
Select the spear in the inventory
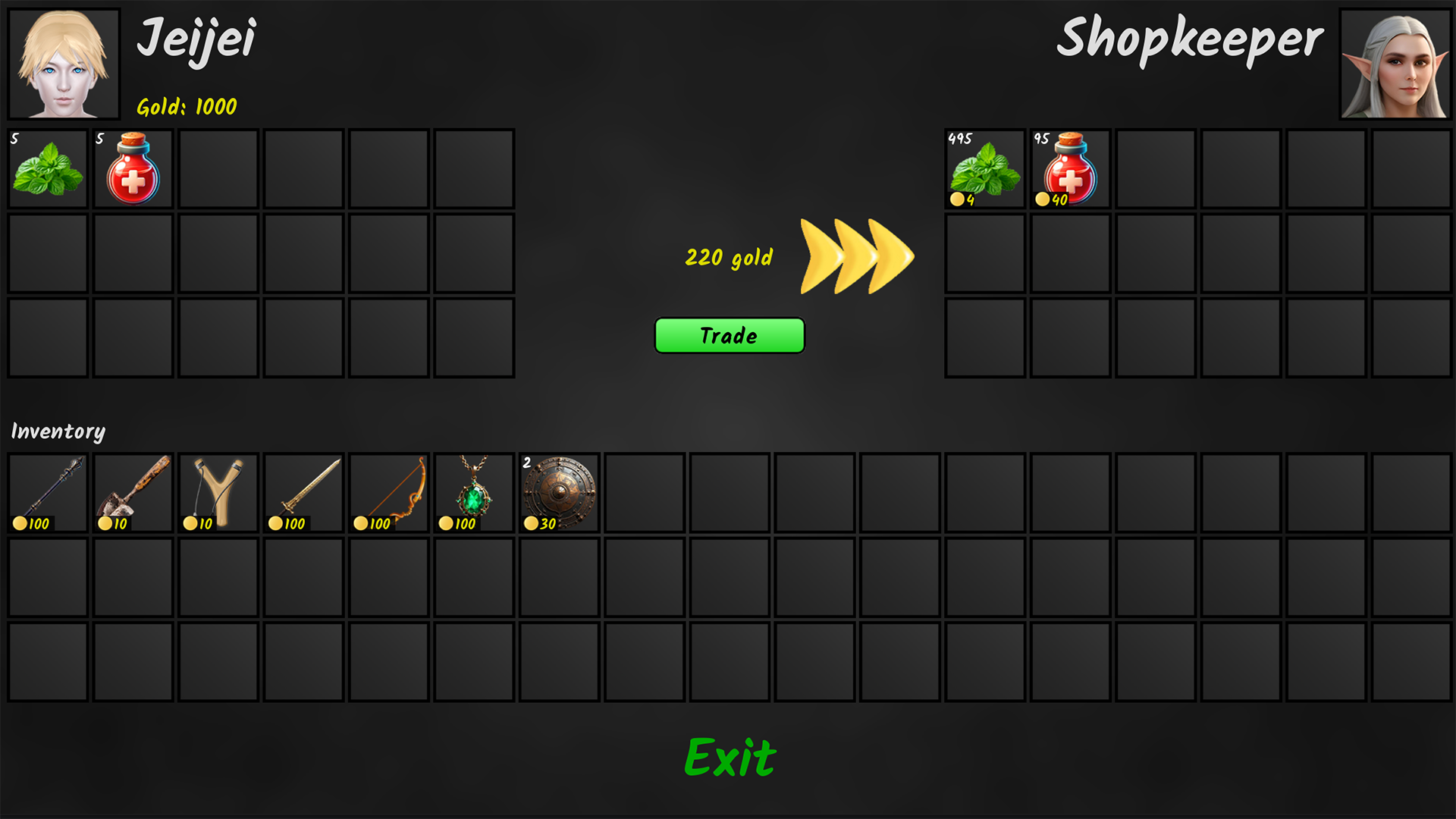[47, 492]
